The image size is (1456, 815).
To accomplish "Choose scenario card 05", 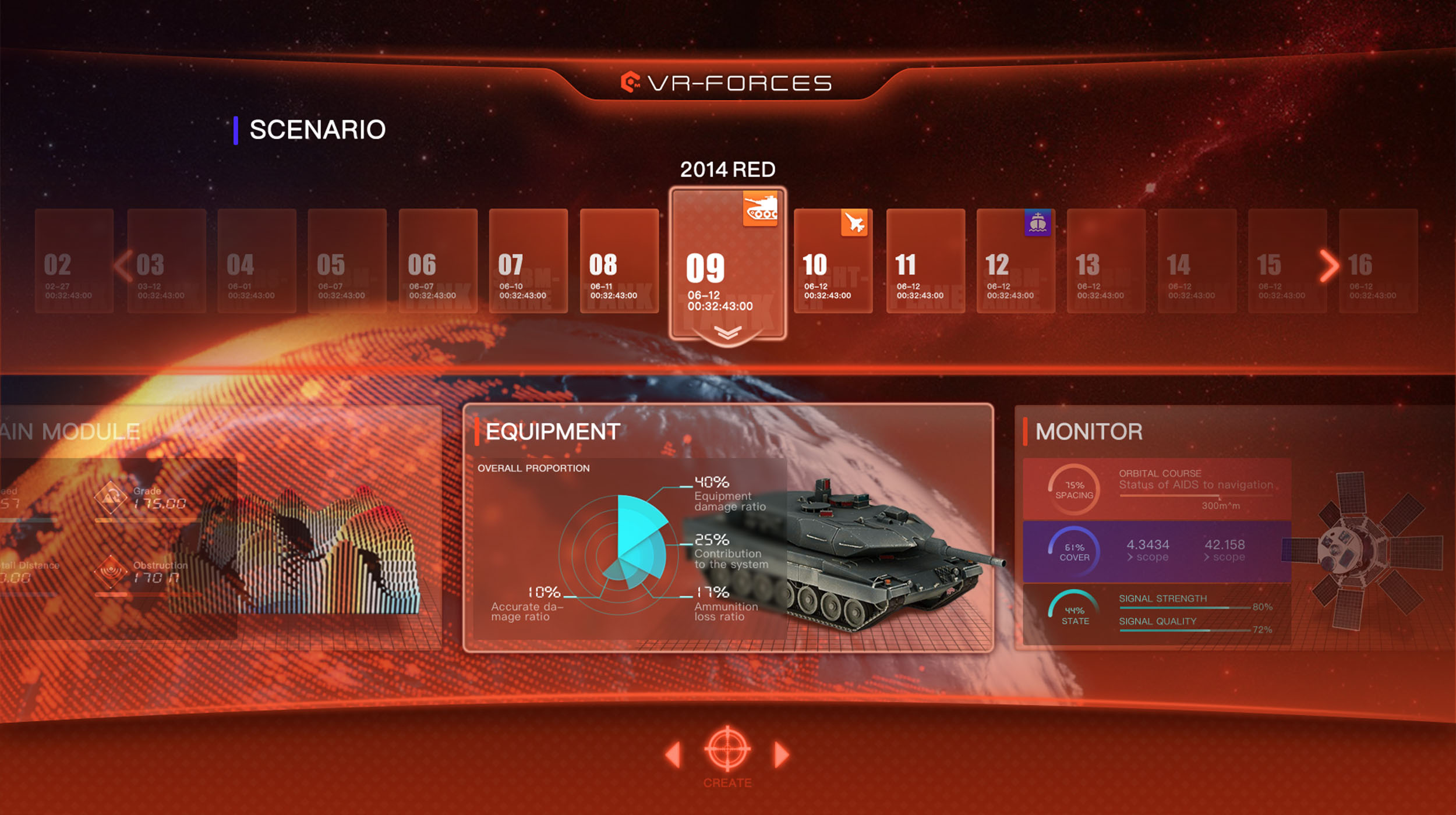I will coord(347,261).
